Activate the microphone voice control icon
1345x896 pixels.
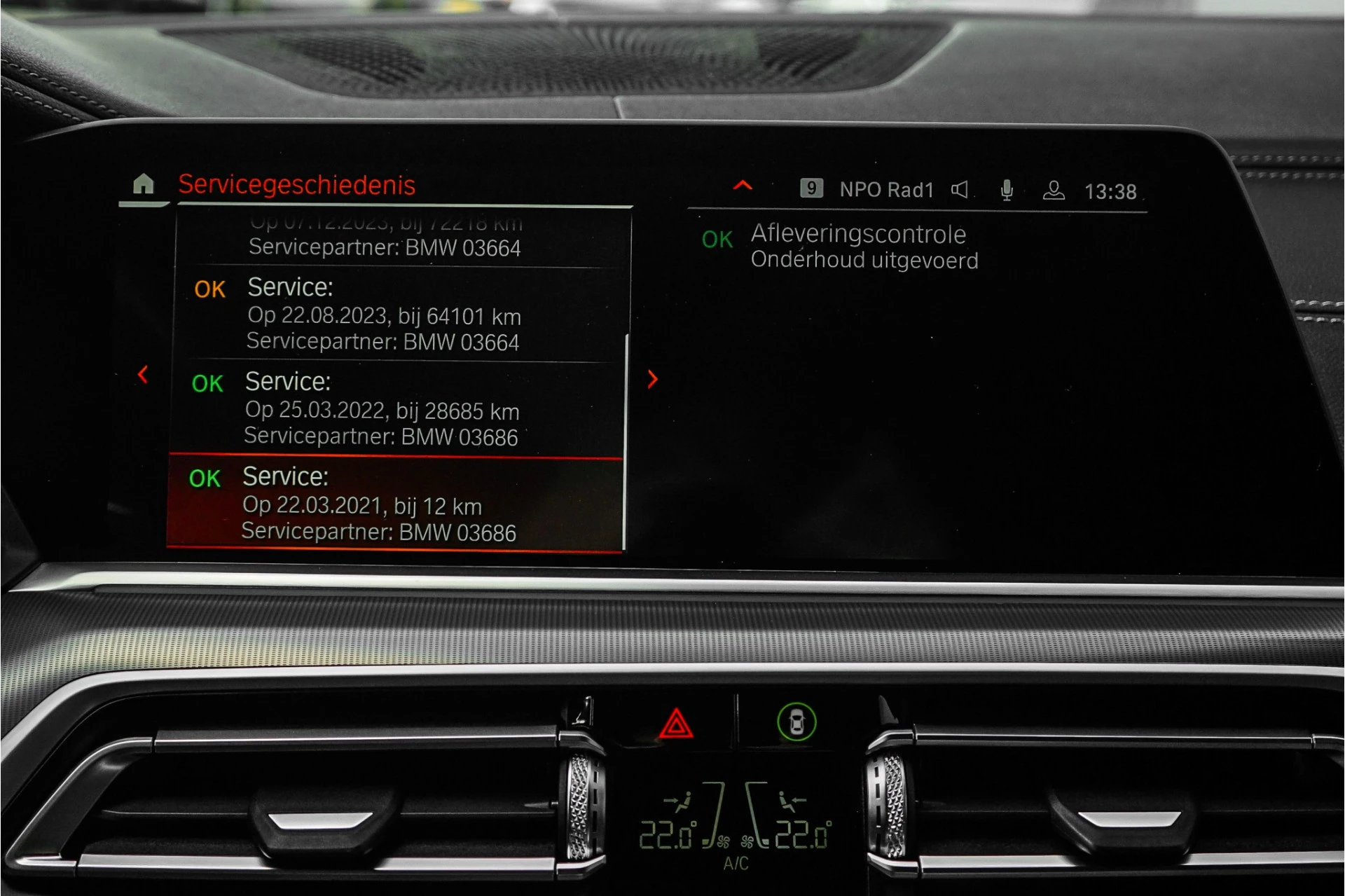pyautogui.click(x=1007, y=188)
